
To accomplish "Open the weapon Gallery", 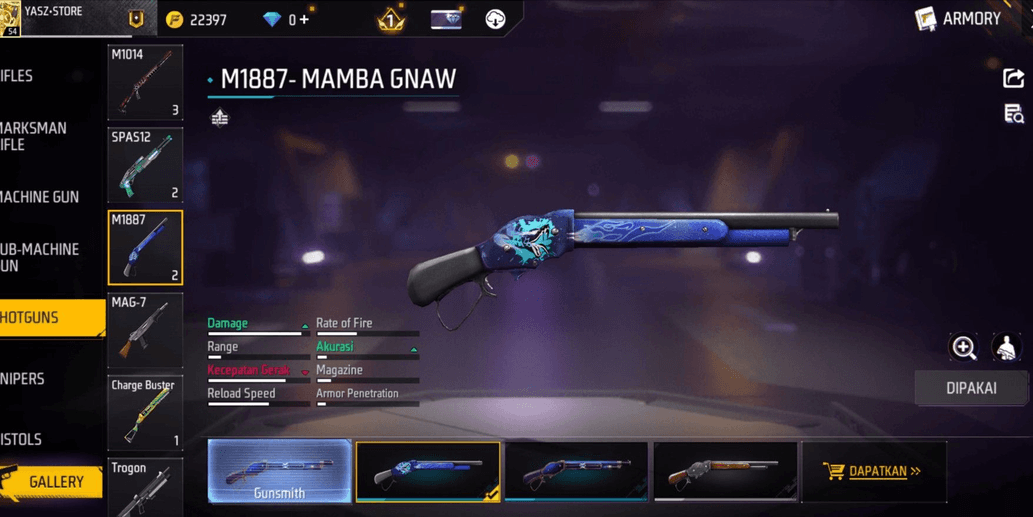I will coord(52,482).
